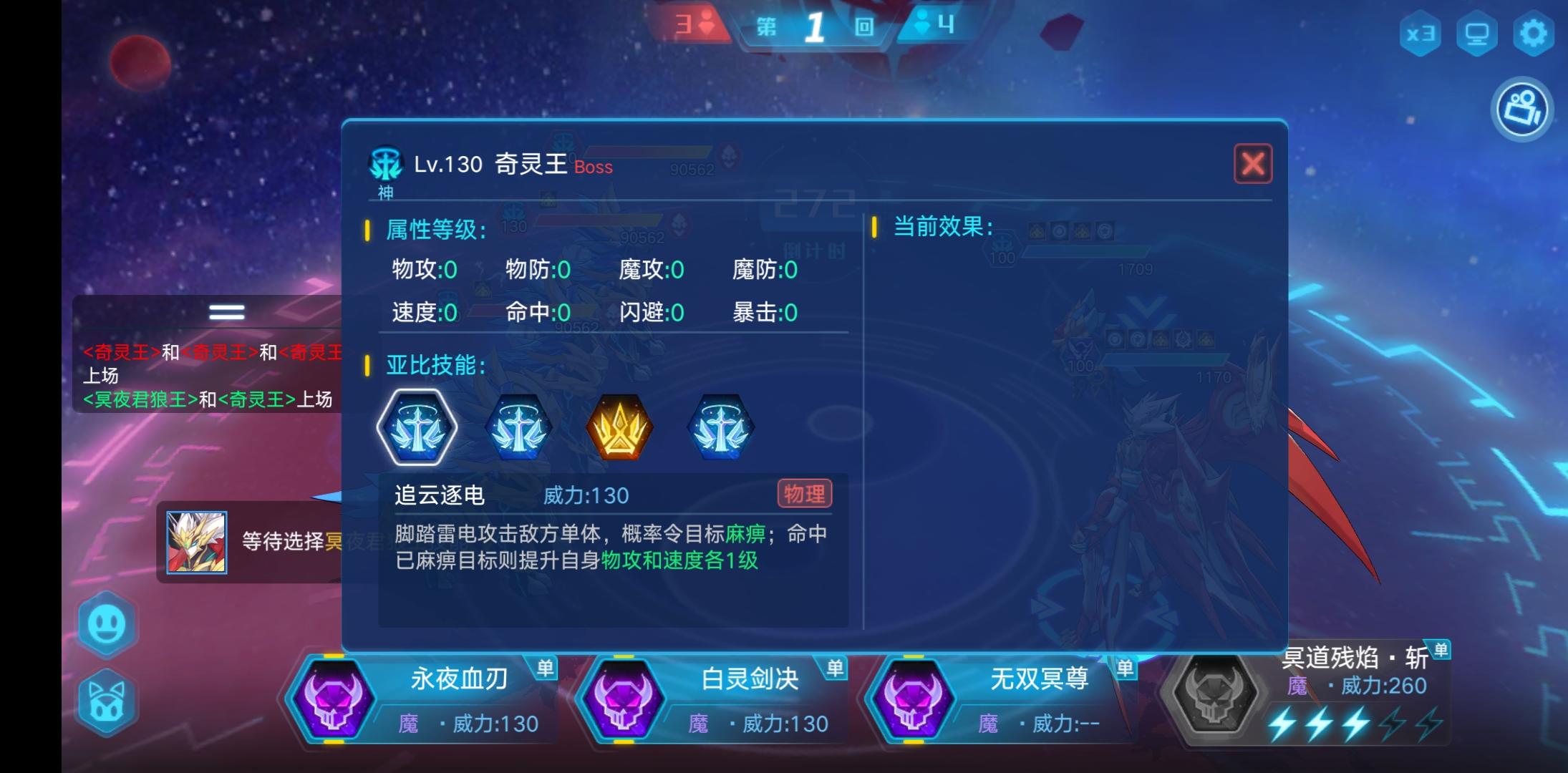Image resolution: width=1568 pixels, height=773 pixels.
Task: Select the gold crown skill icon
Action: (x=620, y=426)
